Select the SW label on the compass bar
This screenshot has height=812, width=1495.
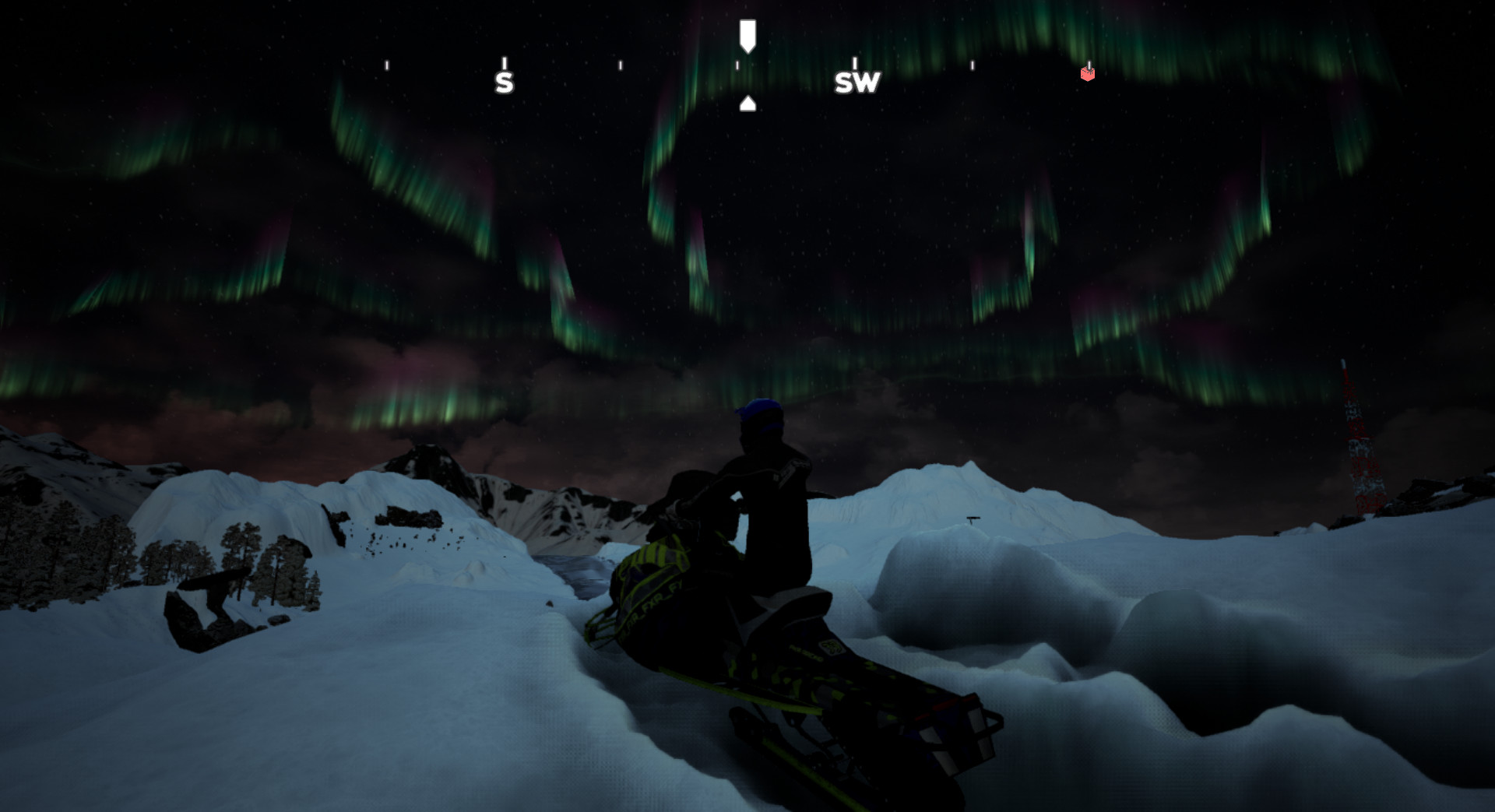857,83
